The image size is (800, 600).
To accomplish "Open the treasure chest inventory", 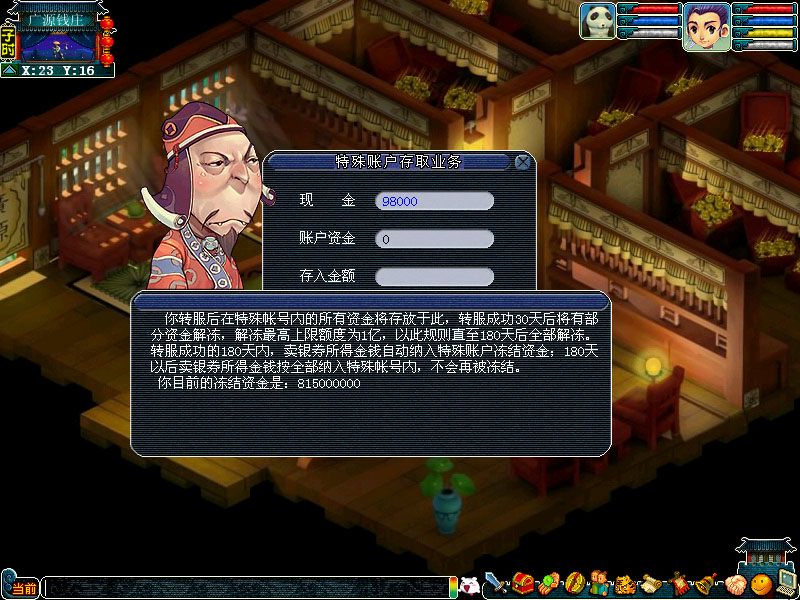I will 523,583.
